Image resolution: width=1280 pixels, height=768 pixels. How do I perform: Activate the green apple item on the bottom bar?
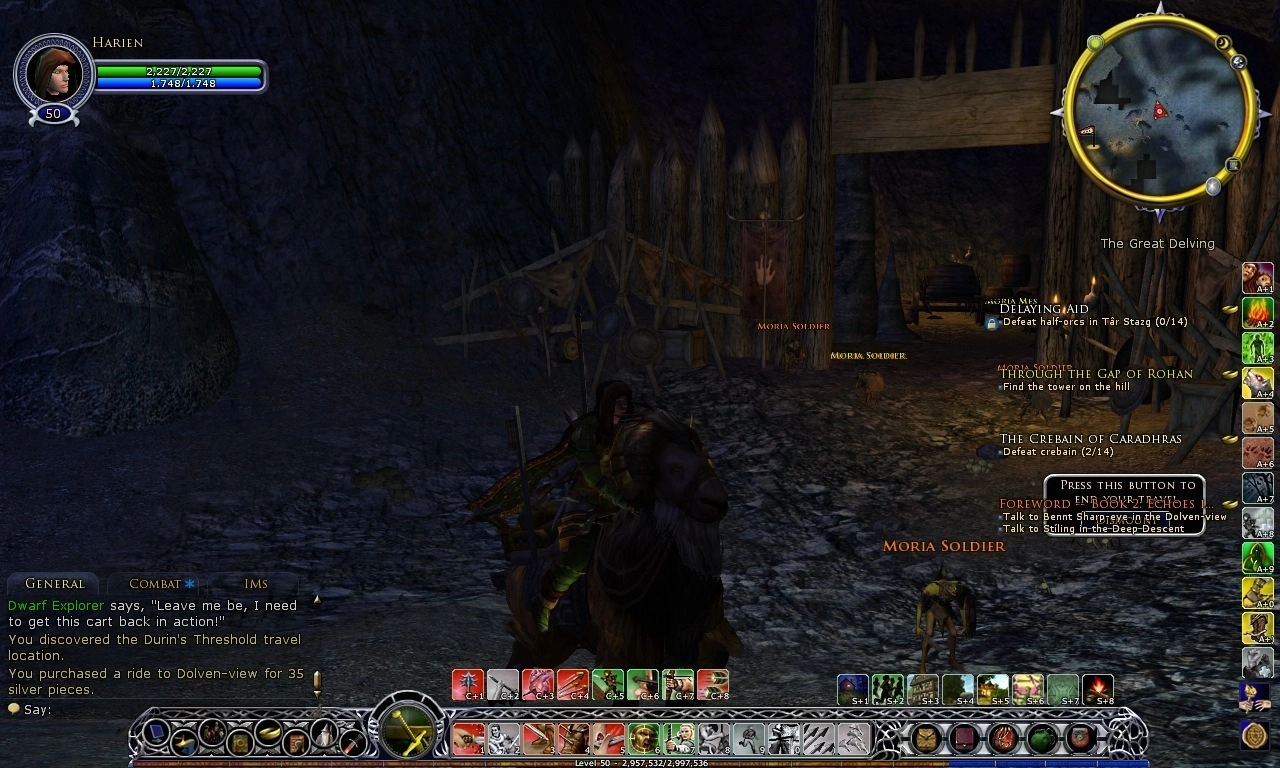(x=1044, y=739)
